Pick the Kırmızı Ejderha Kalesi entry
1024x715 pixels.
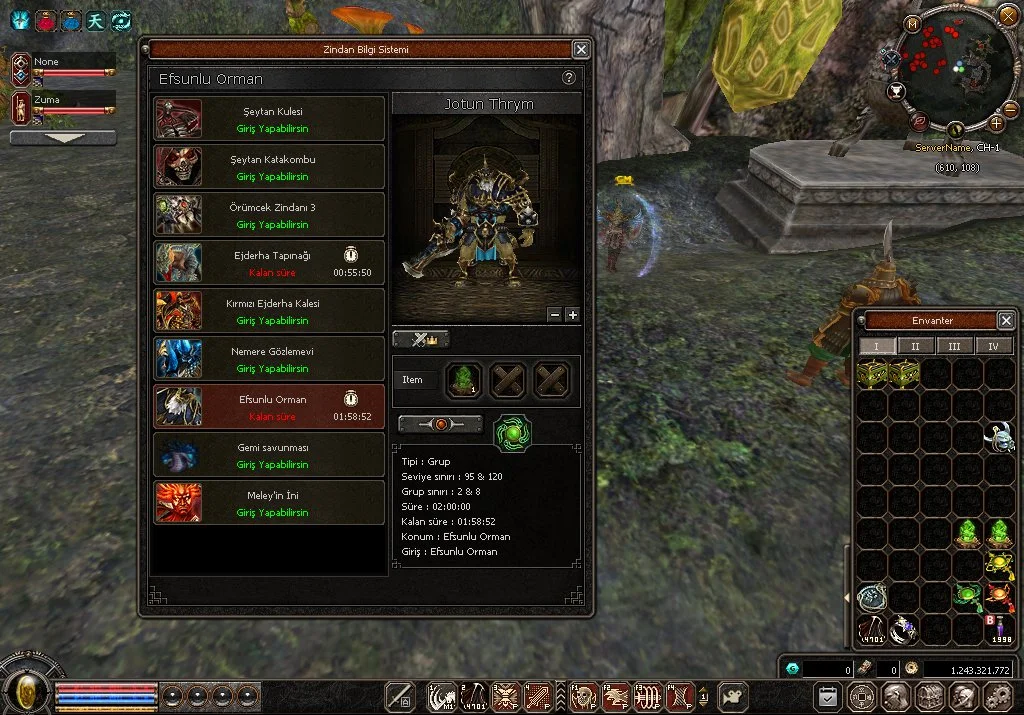269,311
